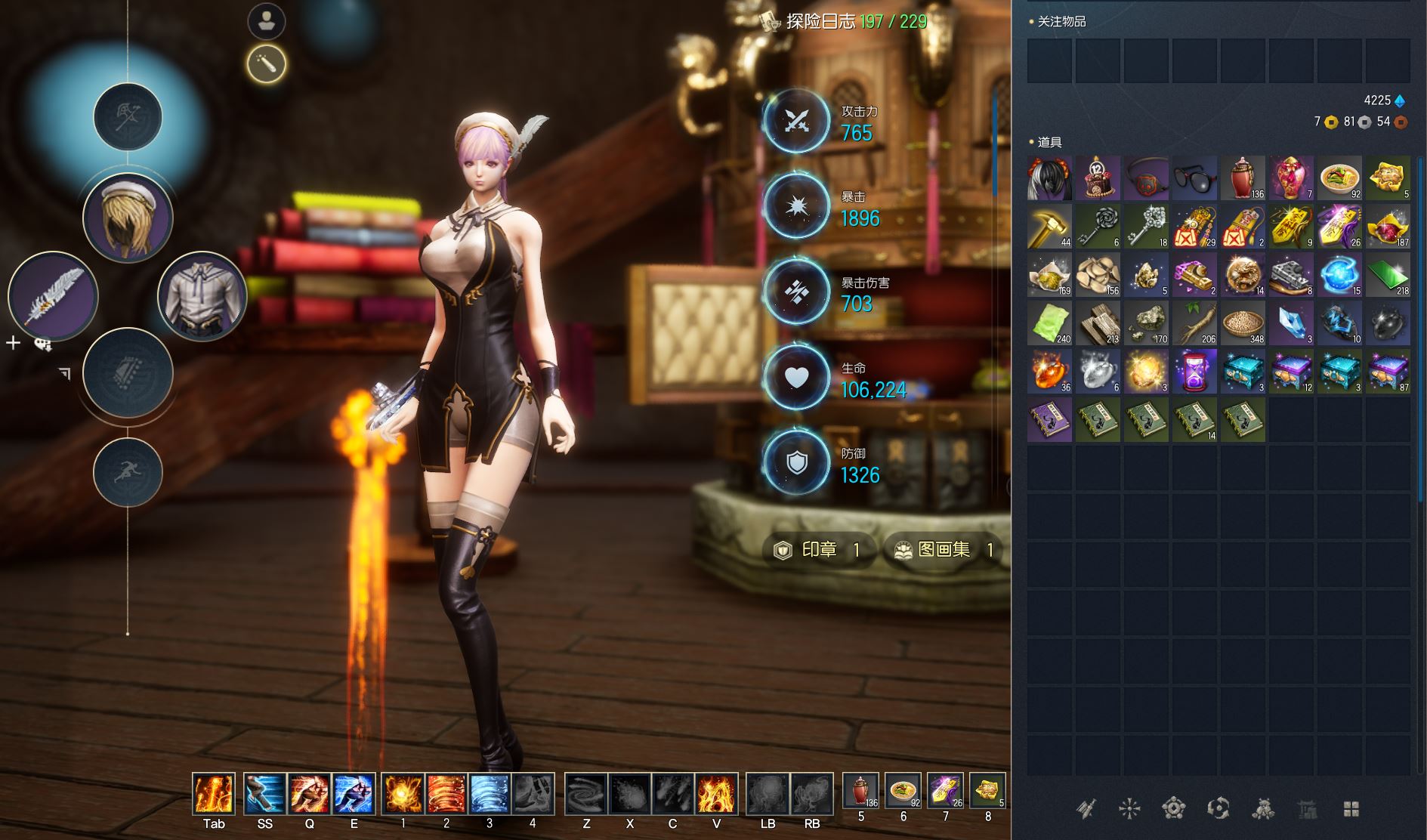Activate the Tab fire skill
This screenshot has width=1427, height=840.
click(214, 794)
